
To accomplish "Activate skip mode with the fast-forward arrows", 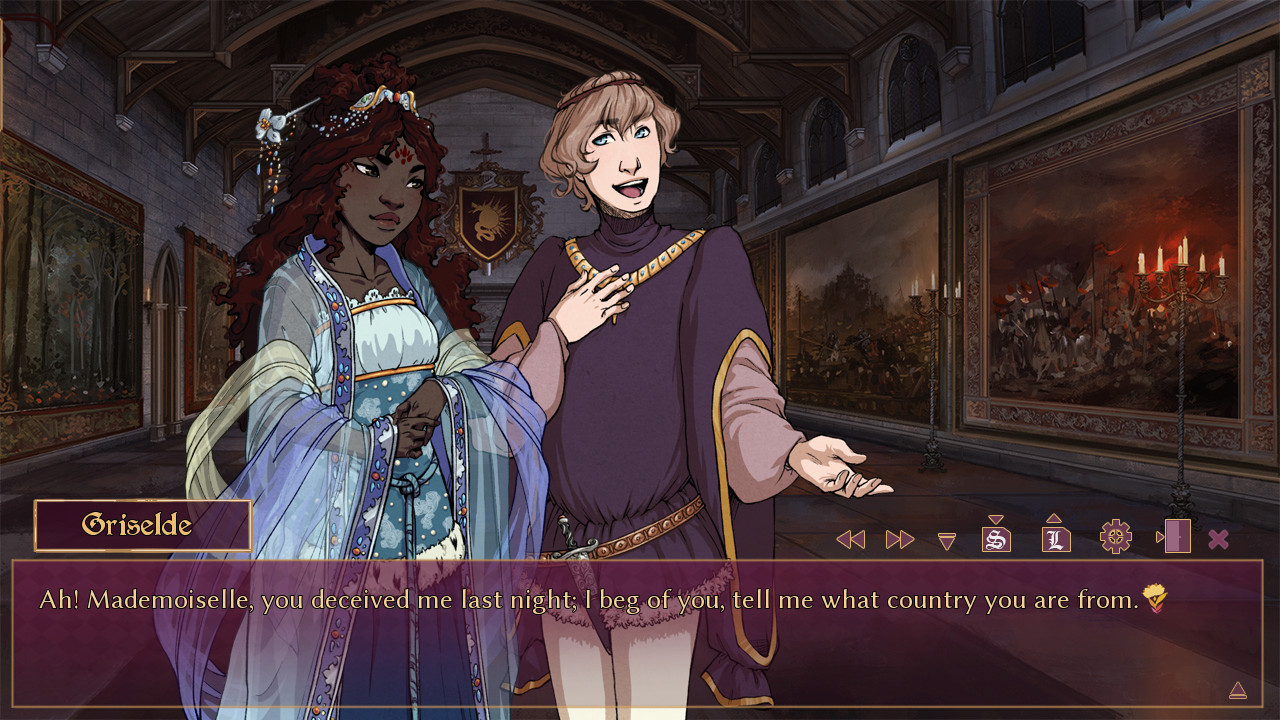I will 899,537.
